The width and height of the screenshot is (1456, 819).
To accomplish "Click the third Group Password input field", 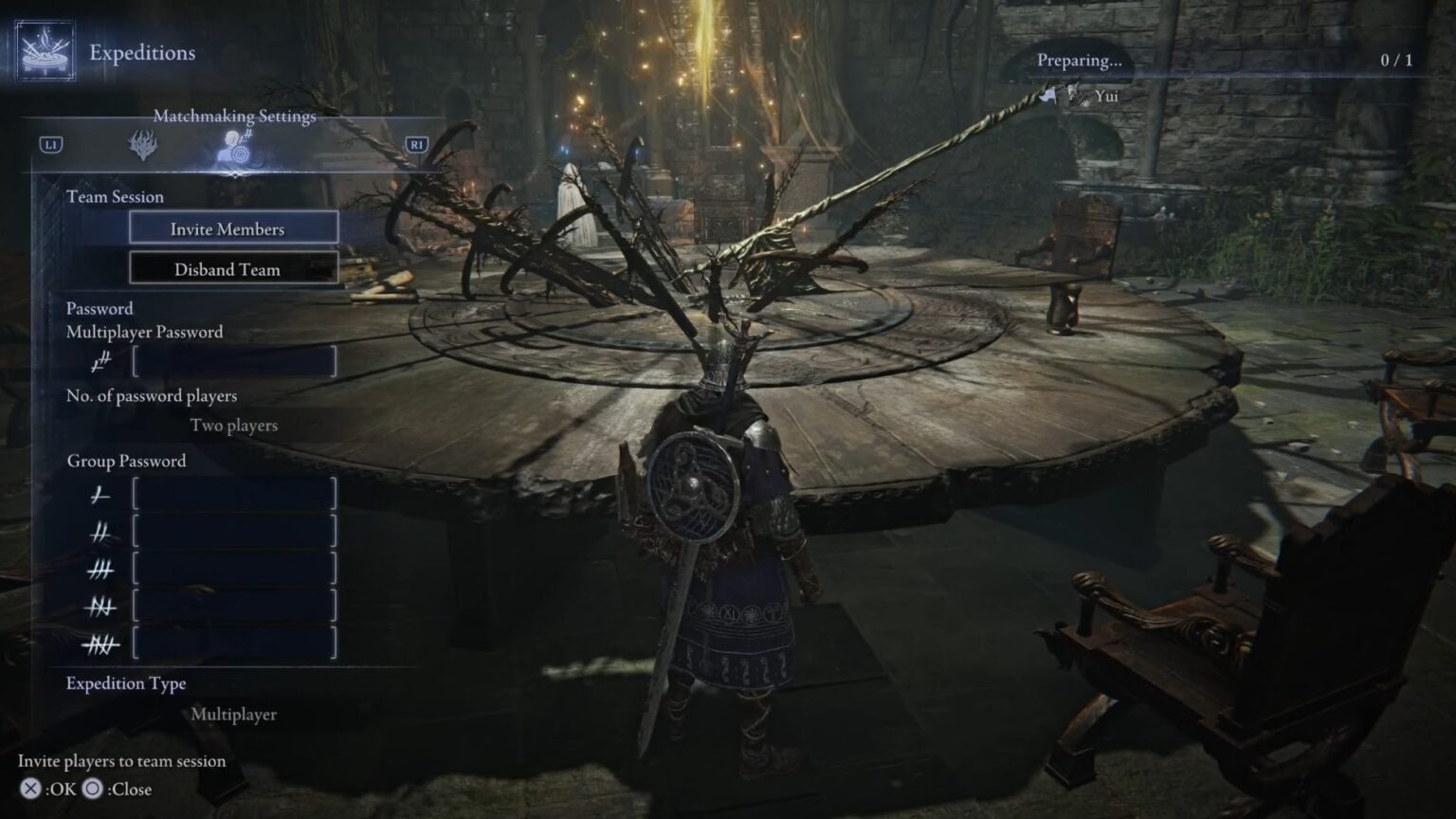I will pyautogui.click(x=235, y=569).
